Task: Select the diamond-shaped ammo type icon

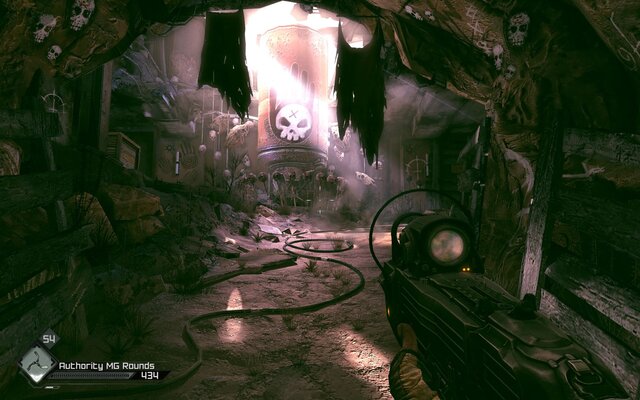Action: (x=36, y=366)
